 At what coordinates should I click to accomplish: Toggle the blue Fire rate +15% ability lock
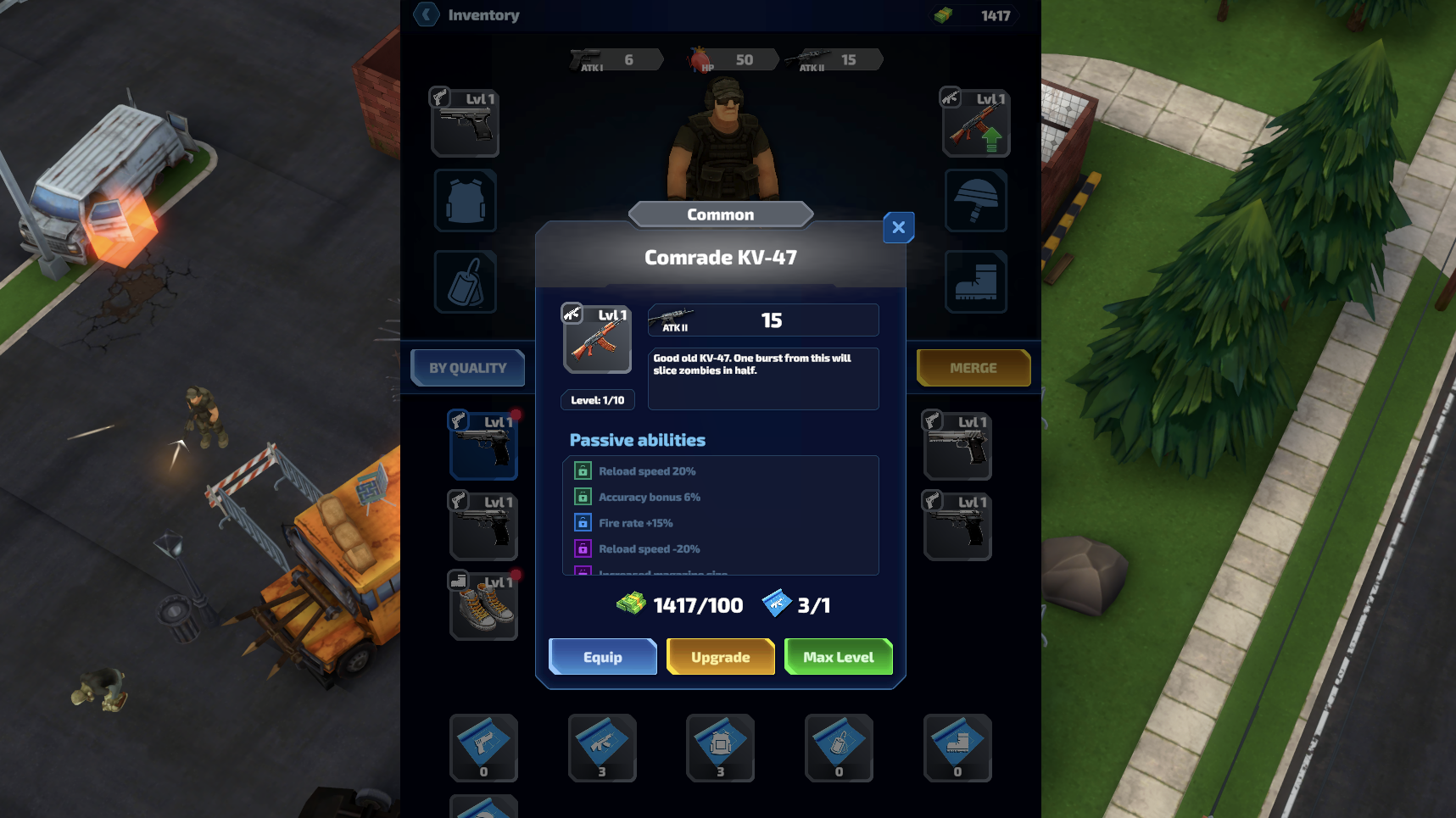pos(582,523)
